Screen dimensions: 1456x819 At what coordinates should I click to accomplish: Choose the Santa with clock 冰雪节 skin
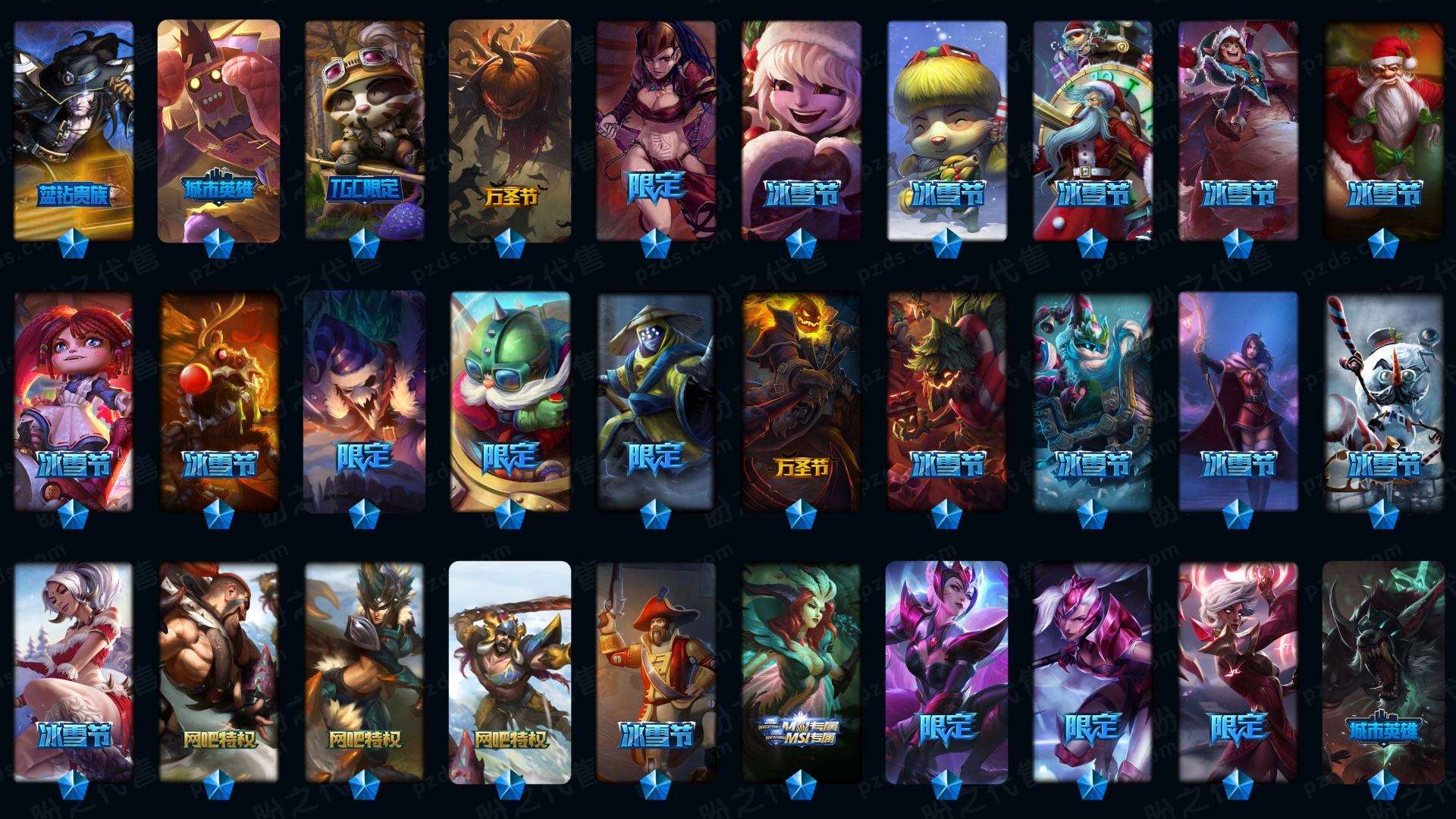pyautogui.click(x=1093, y=130)
